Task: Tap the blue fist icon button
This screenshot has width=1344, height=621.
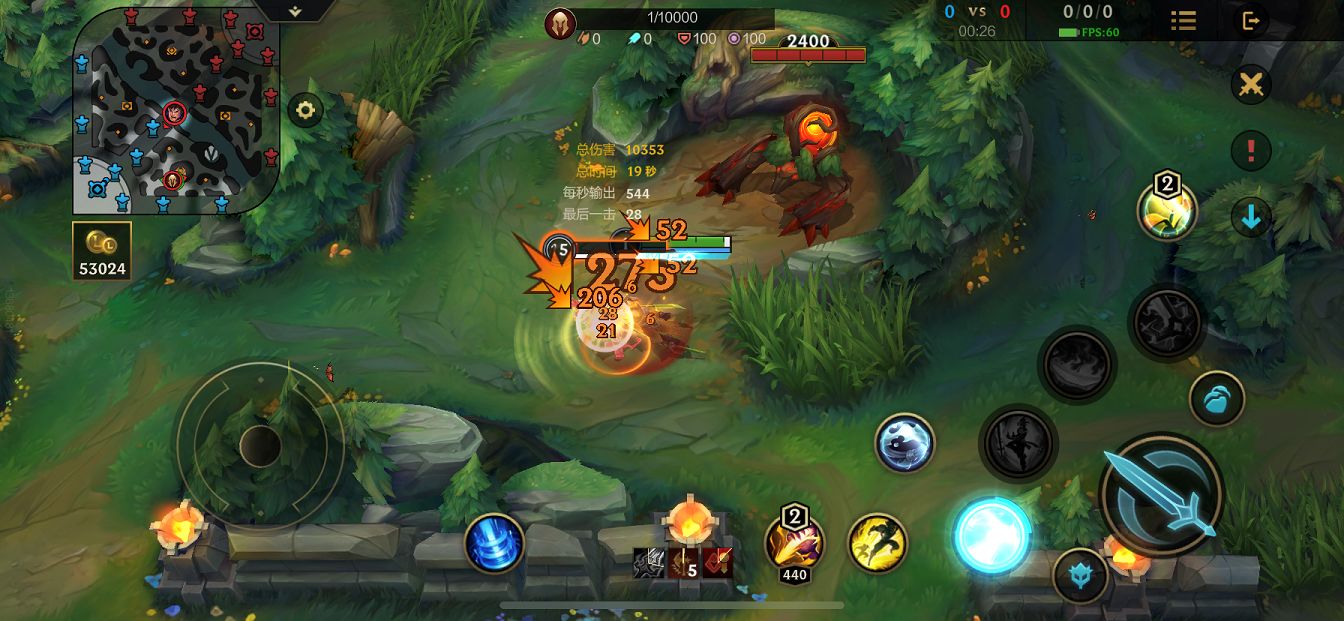Action: 1216,399
